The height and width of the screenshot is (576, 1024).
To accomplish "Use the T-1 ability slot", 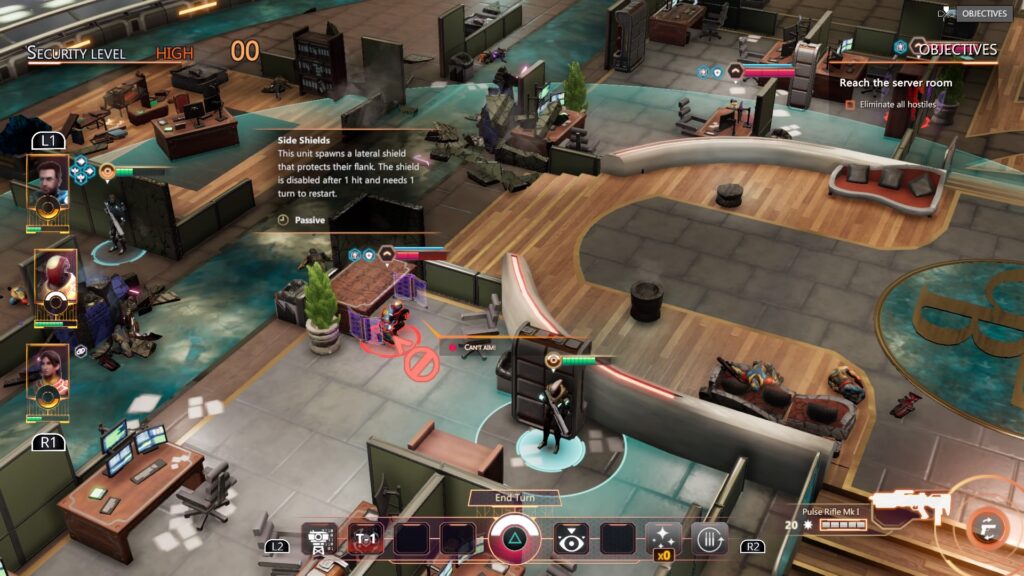I will pos(364,539).
